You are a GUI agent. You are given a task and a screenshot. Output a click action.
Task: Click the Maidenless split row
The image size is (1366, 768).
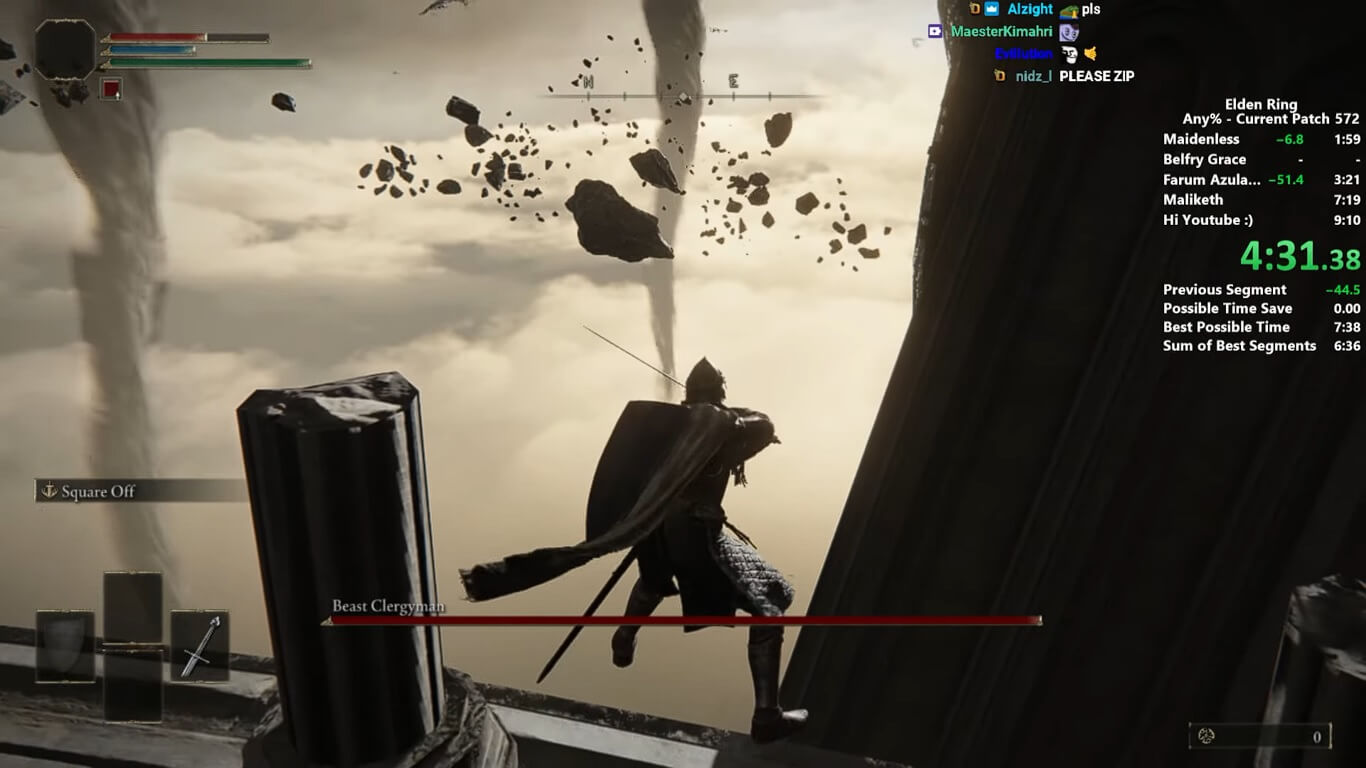point(1261,139)
